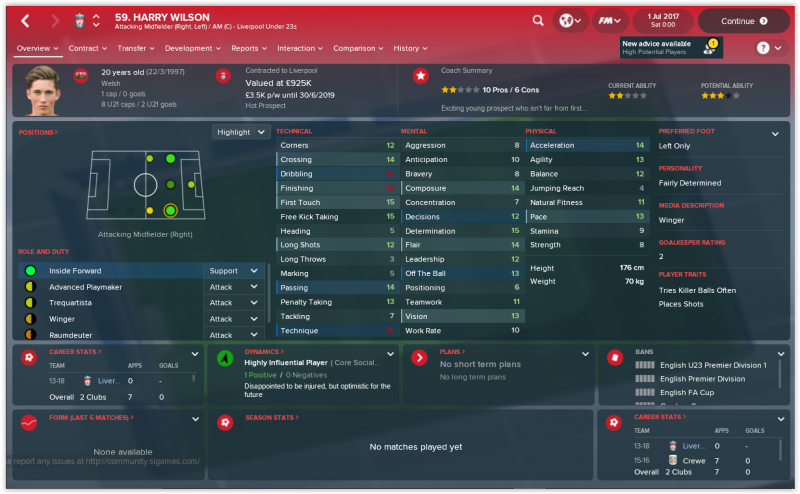
Task: Open the Interaction tab
Action: click(299, 48)
